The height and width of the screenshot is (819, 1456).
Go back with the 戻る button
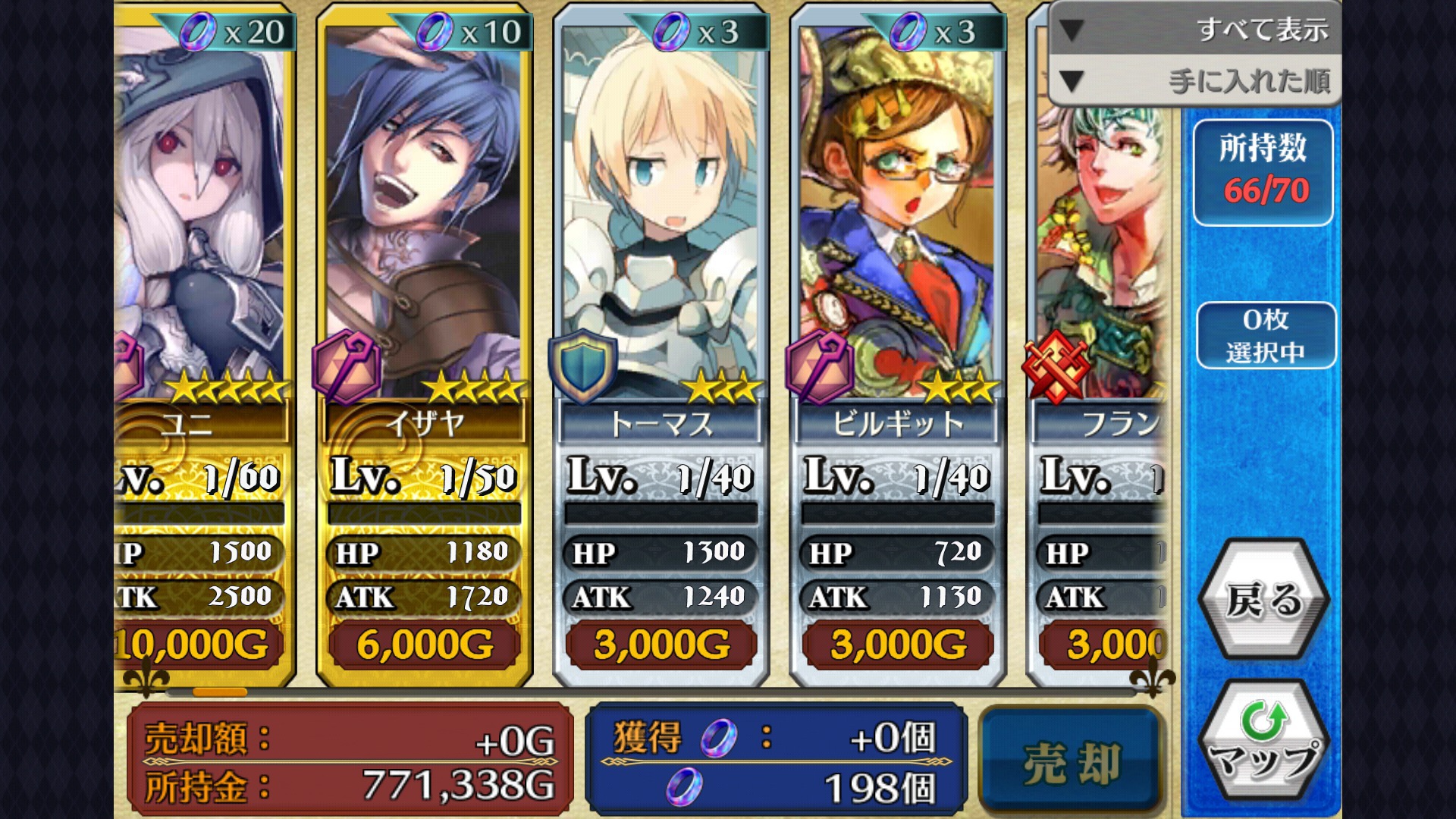tap(1263, 599)
